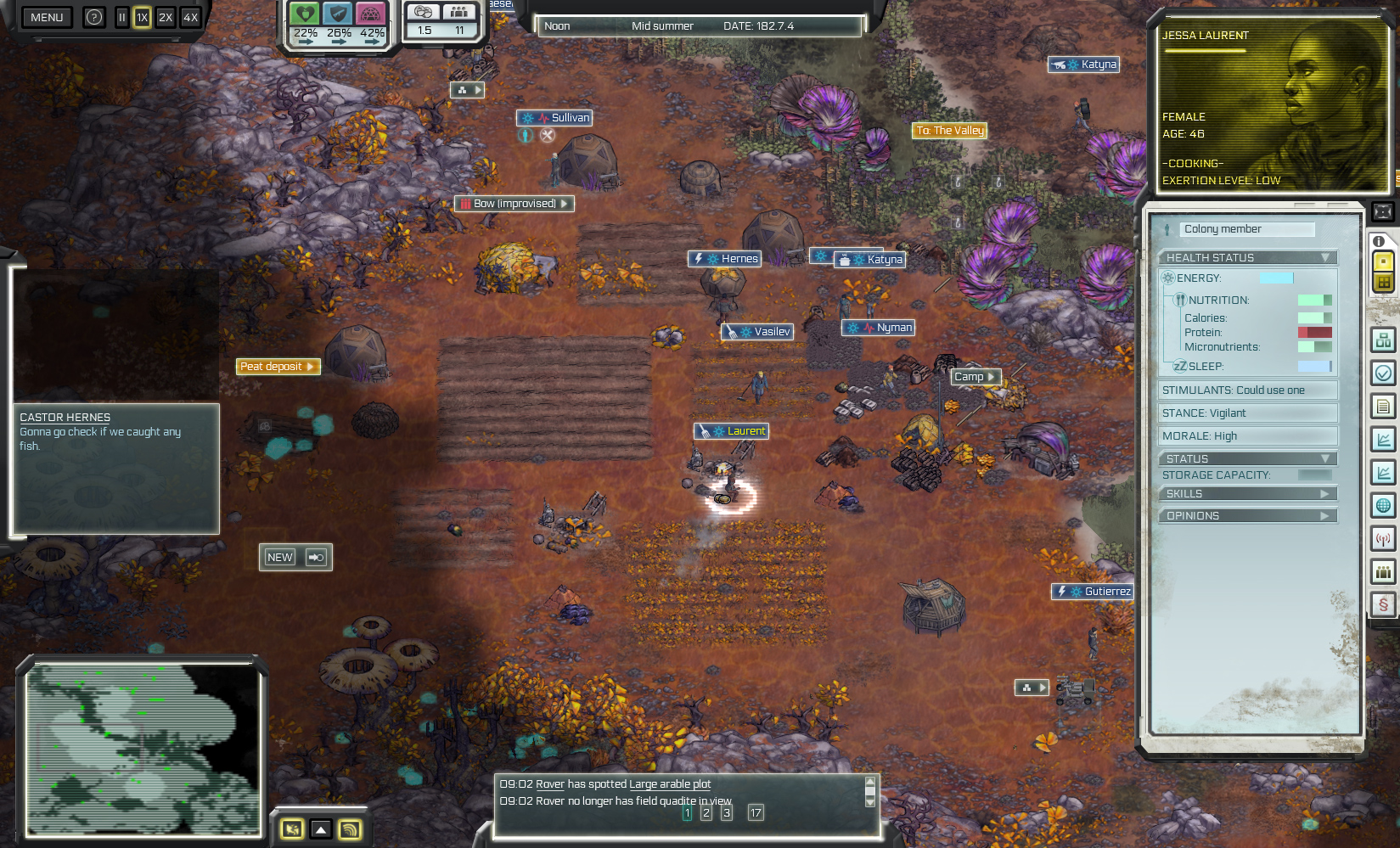1400x848 pixels.
Task: Open the statistics graph icon
Action: (1382, 437)
